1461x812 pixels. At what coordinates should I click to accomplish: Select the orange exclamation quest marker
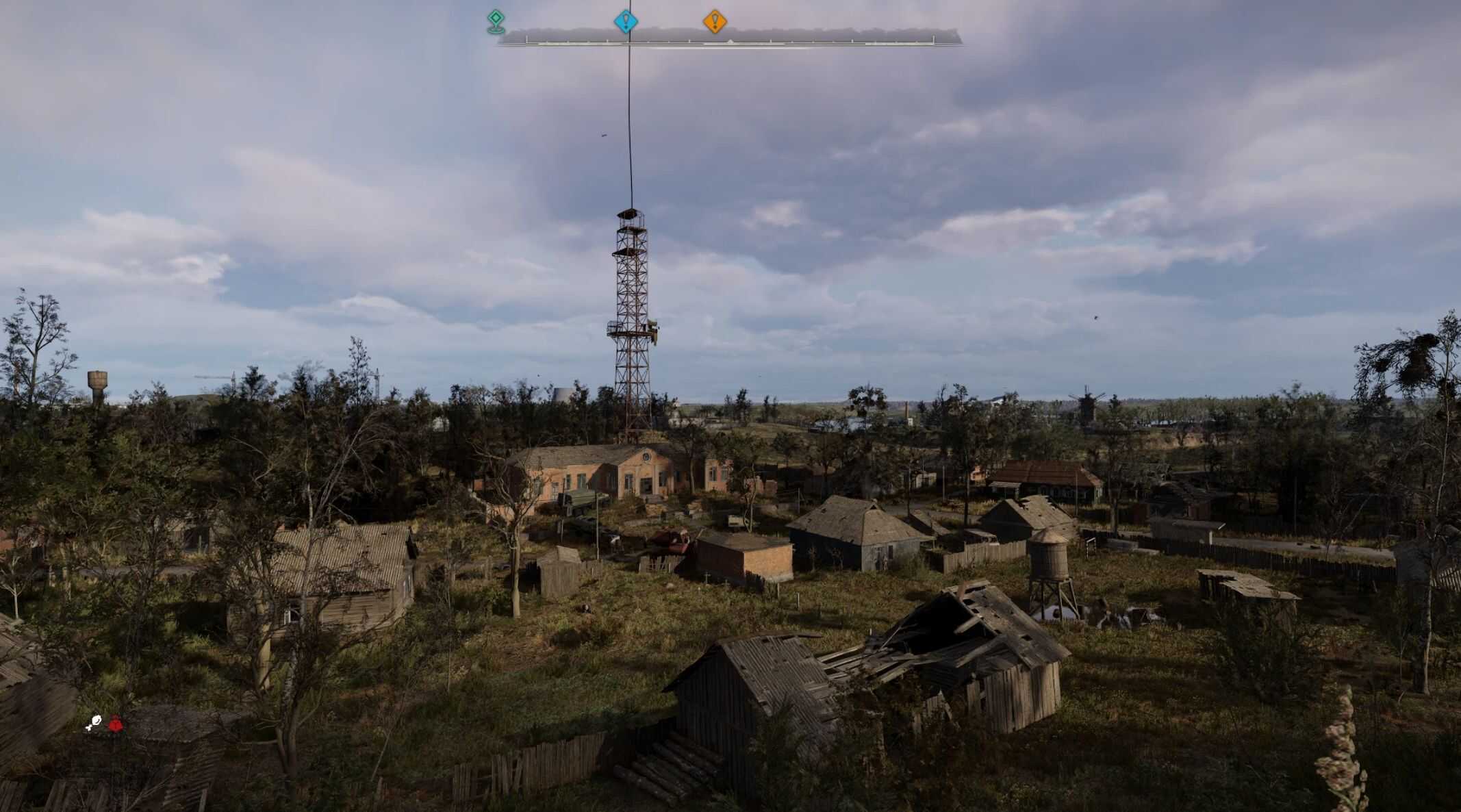[x=715, y=21]
